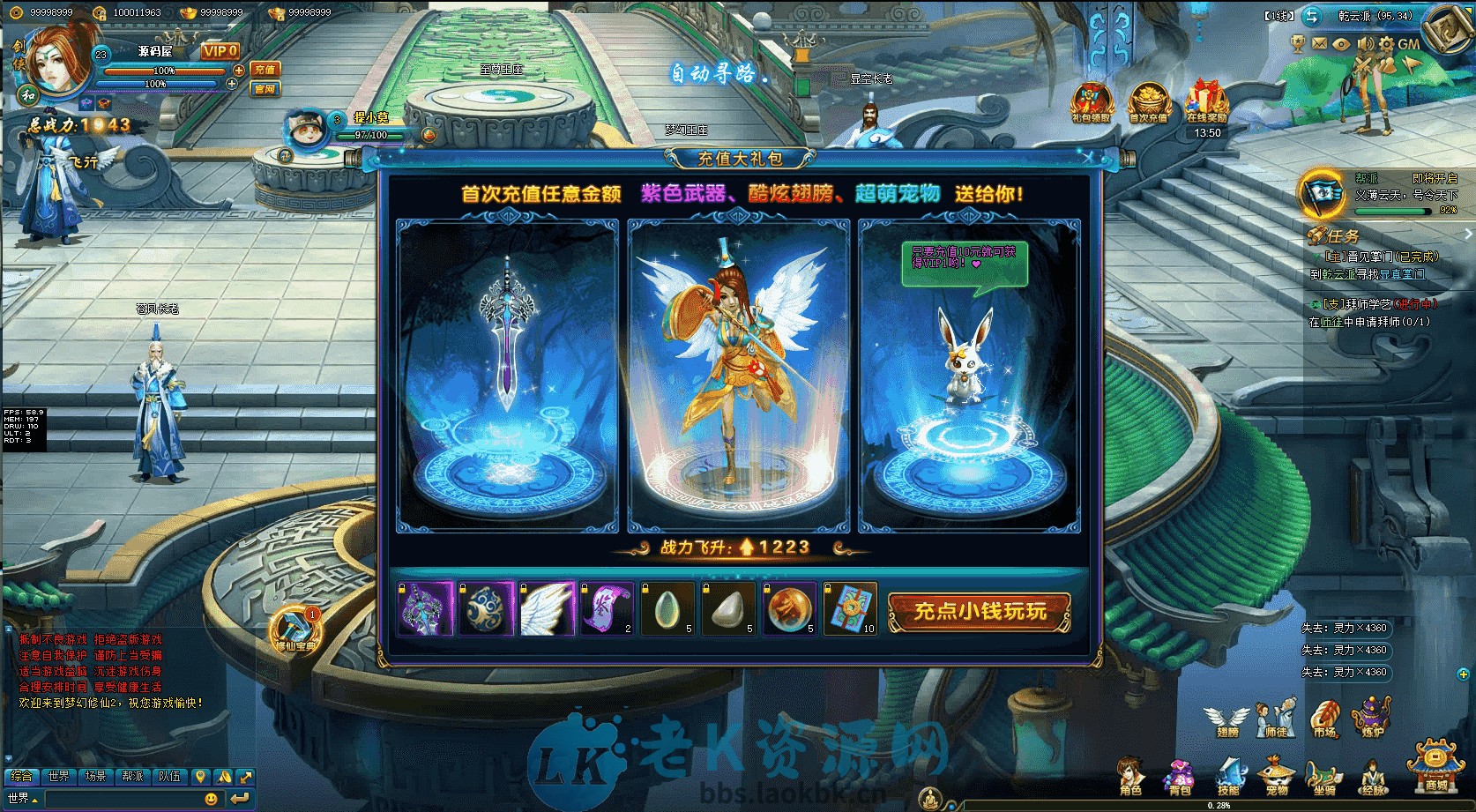The image size is (1476, 812).
Task: Switch to the 帮派 chat tab
Action: (x=133, y=777)
